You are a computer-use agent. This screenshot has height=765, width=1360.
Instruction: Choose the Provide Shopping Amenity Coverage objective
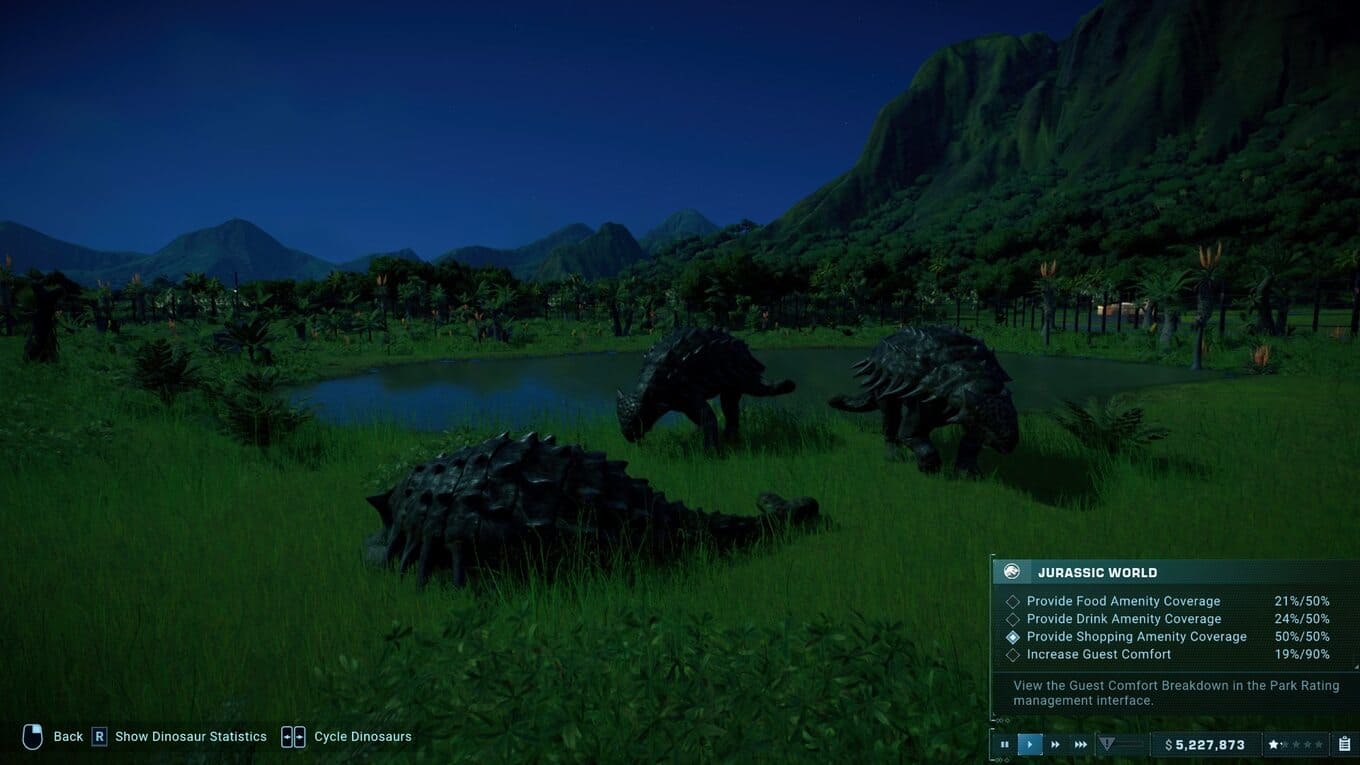(1136, 636)
